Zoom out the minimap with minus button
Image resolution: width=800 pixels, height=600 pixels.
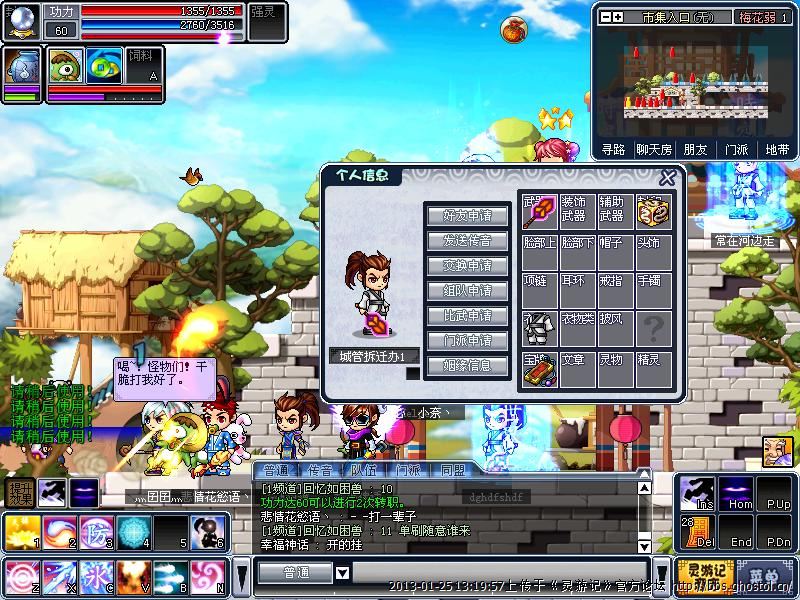(603, 17)
